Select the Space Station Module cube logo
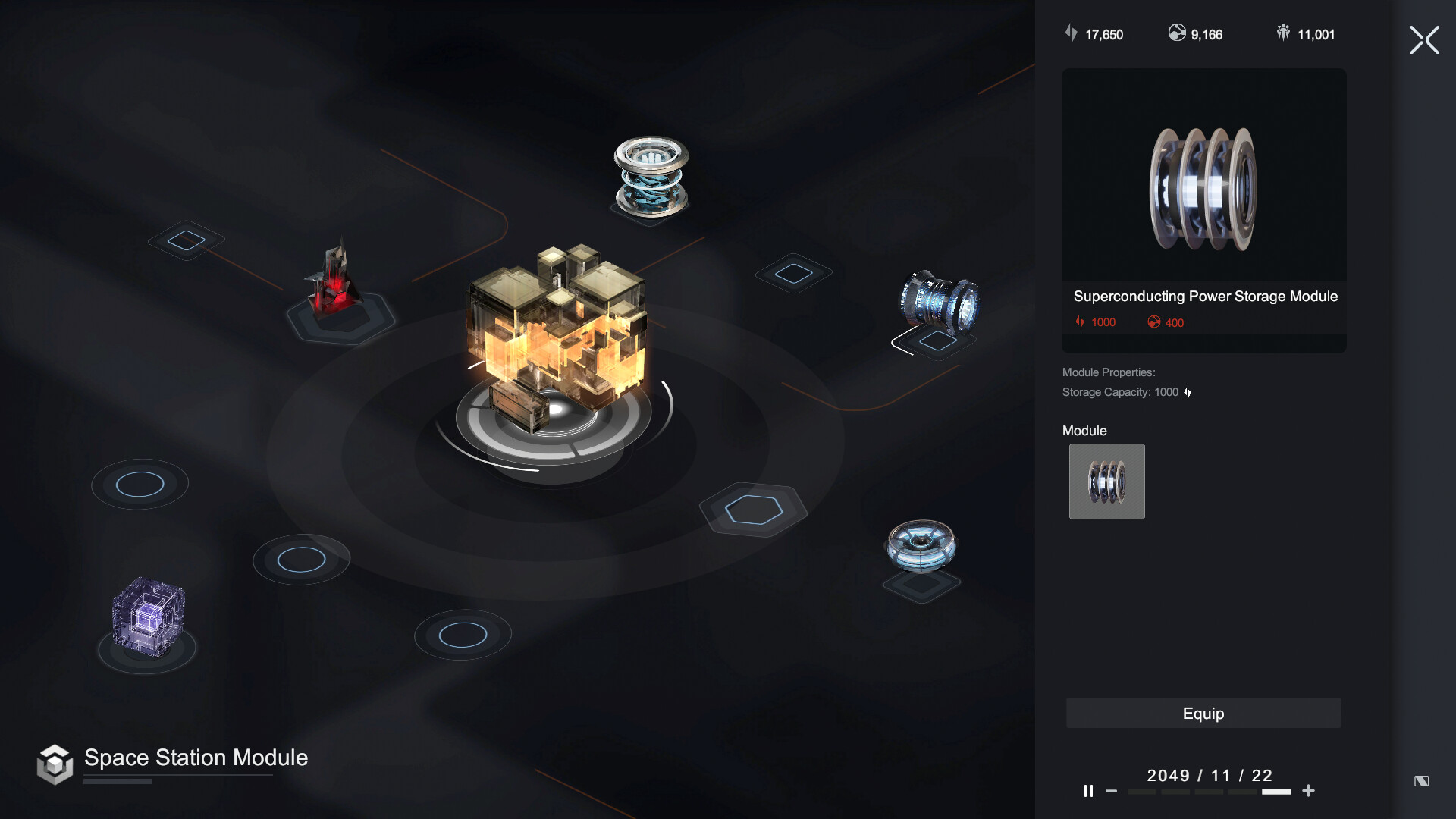1456x819 pixels. tap(56, 764)
